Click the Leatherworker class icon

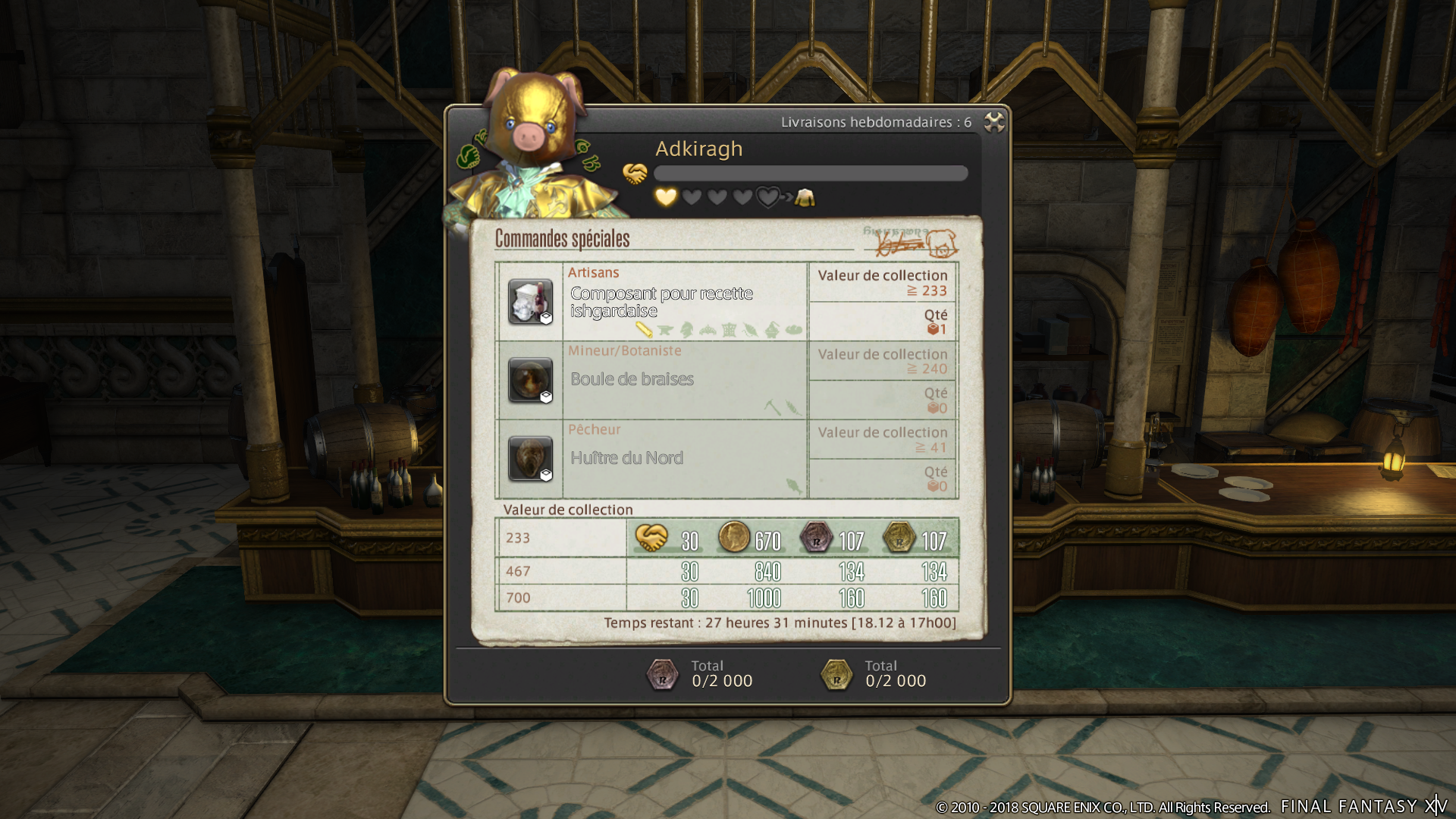point(749,331)
